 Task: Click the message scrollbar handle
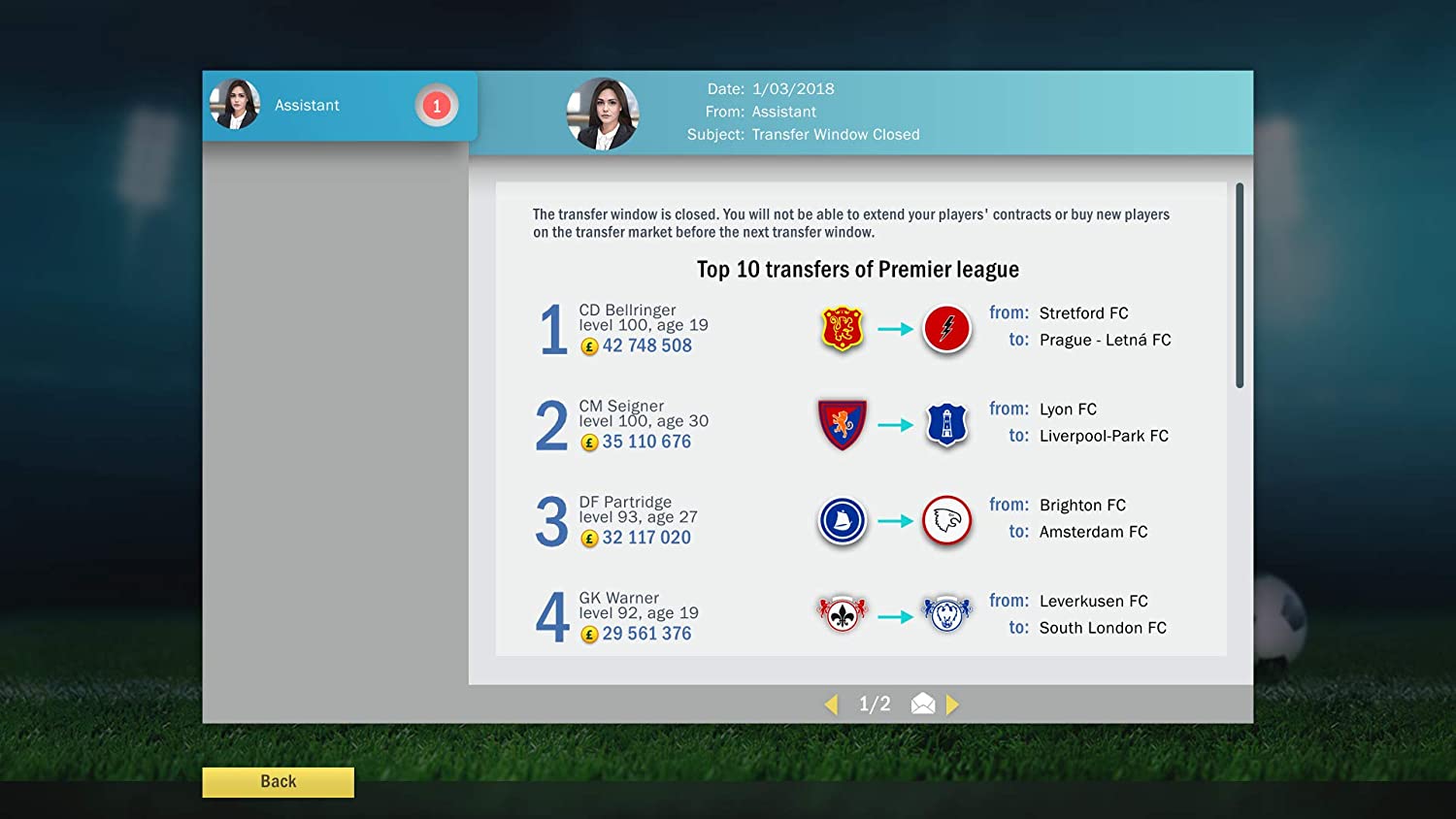click(x=1240, y=285)
